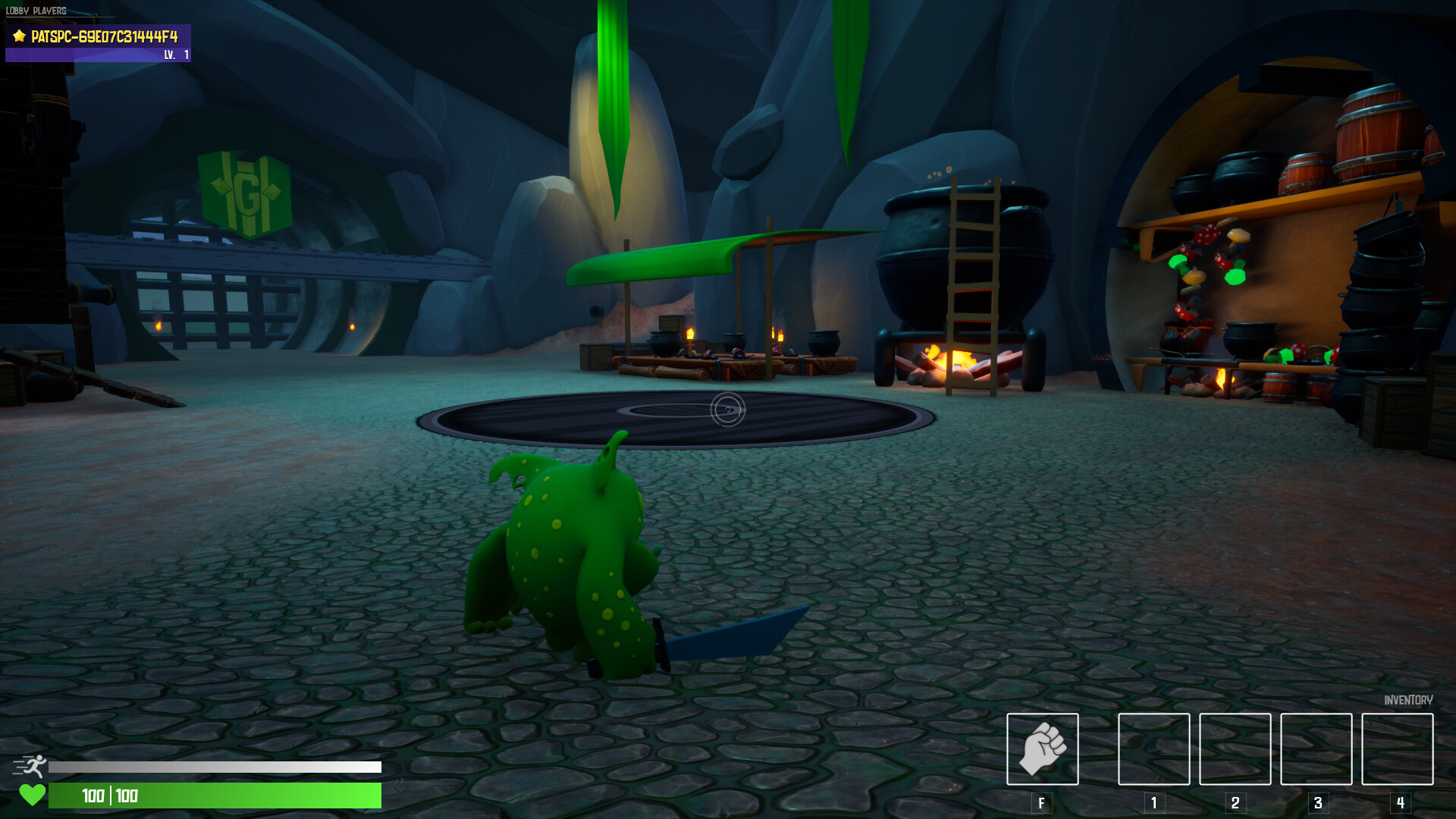Select empty inventory slot 3
Screen dimensions: 1456x819
[x=1316, y=749]
